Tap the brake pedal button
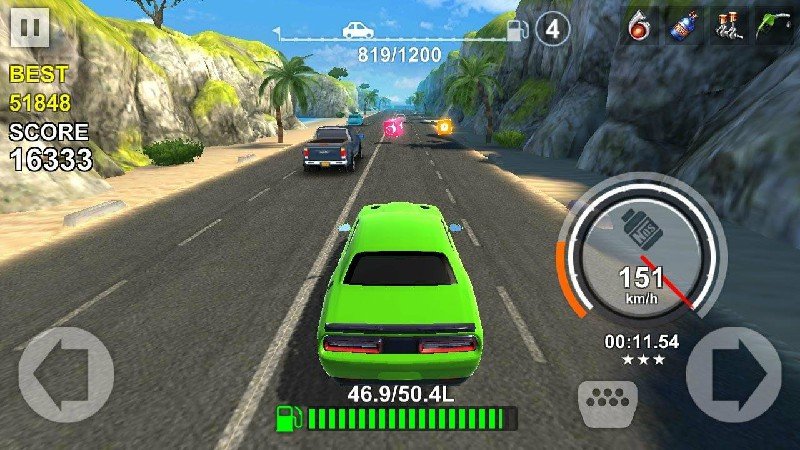Screen dimensions: 800x450 [608, 401]
